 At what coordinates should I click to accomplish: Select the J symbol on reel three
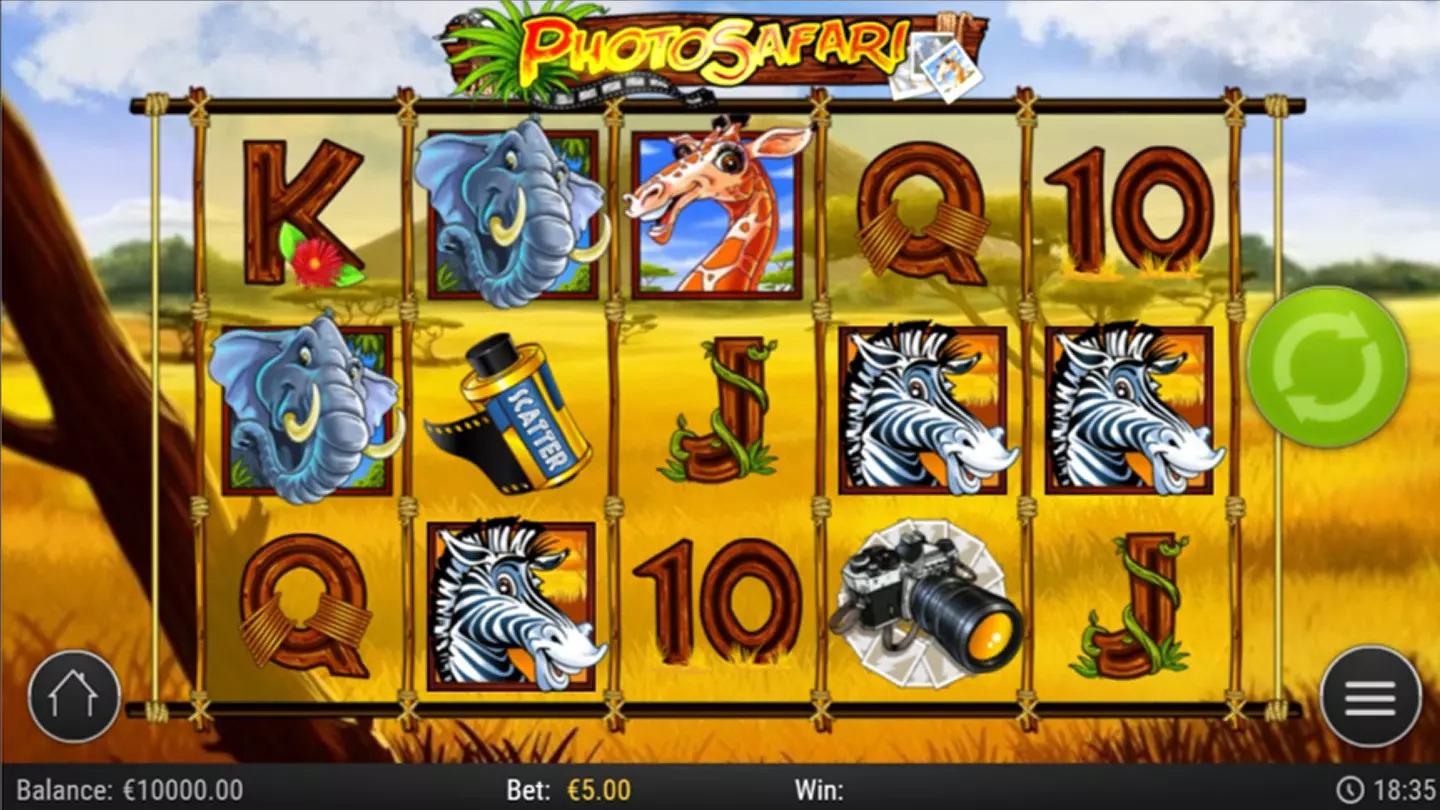coord(720,410)
